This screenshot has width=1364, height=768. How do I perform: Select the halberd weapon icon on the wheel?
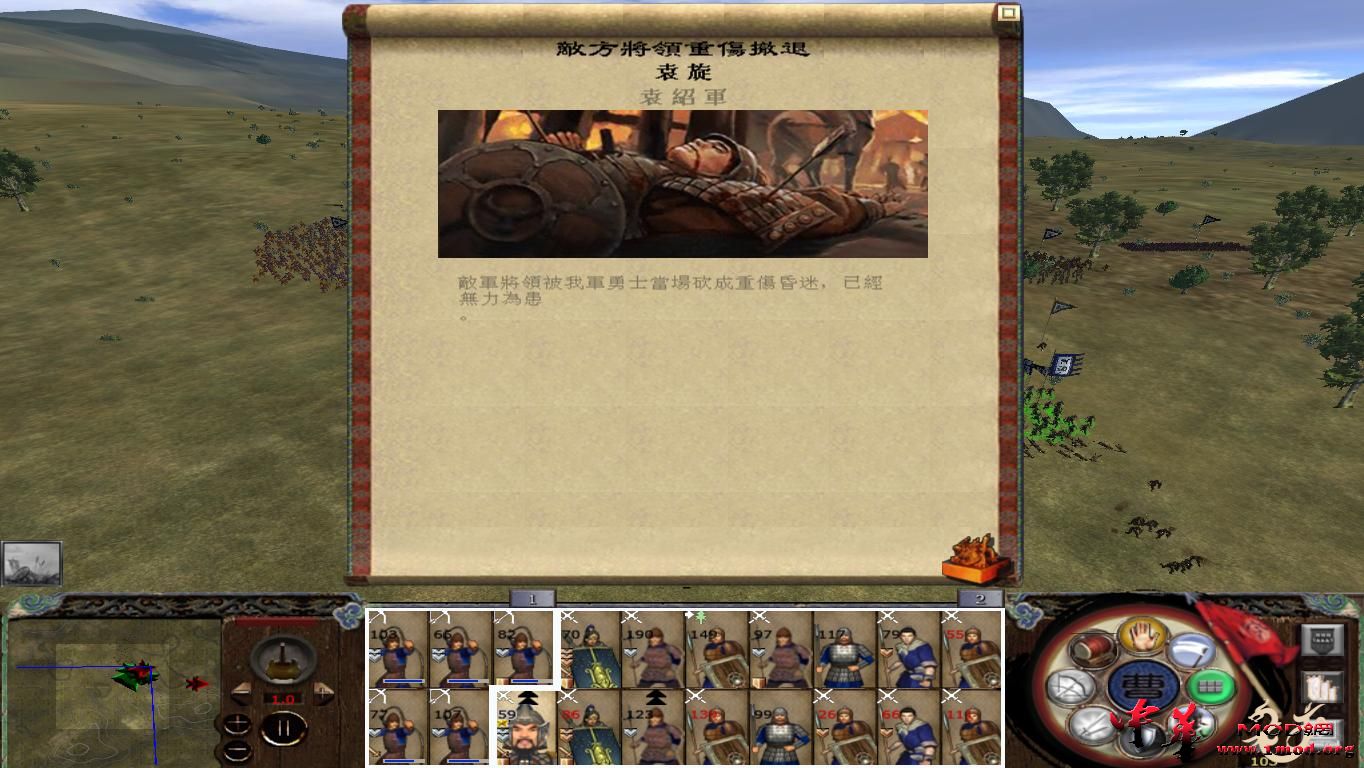click(x=1193, y=652)
